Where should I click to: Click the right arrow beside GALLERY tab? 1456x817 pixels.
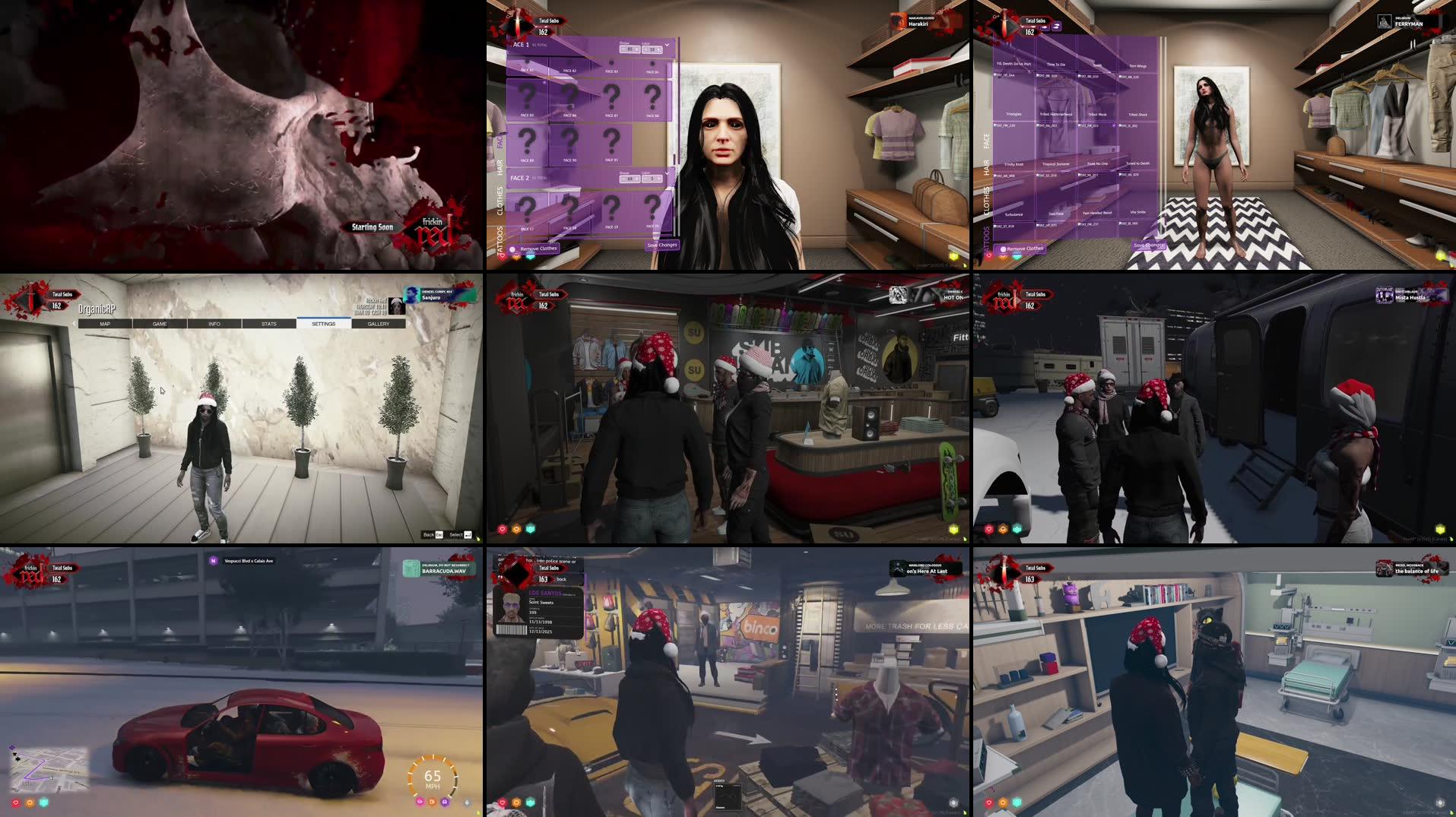click(408, 323)
